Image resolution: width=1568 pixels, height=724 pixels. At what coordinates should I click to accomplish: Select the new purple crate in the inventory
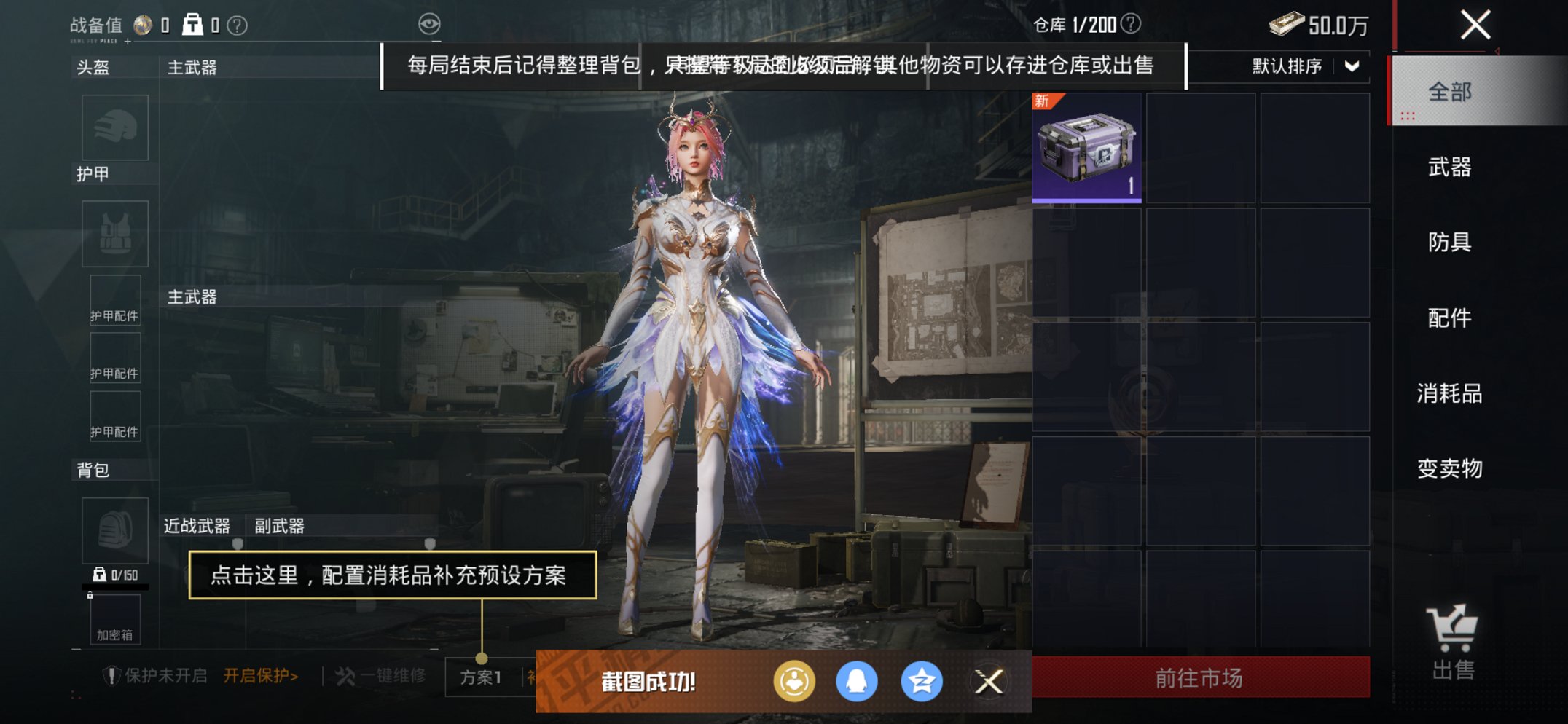(1086, 149)
